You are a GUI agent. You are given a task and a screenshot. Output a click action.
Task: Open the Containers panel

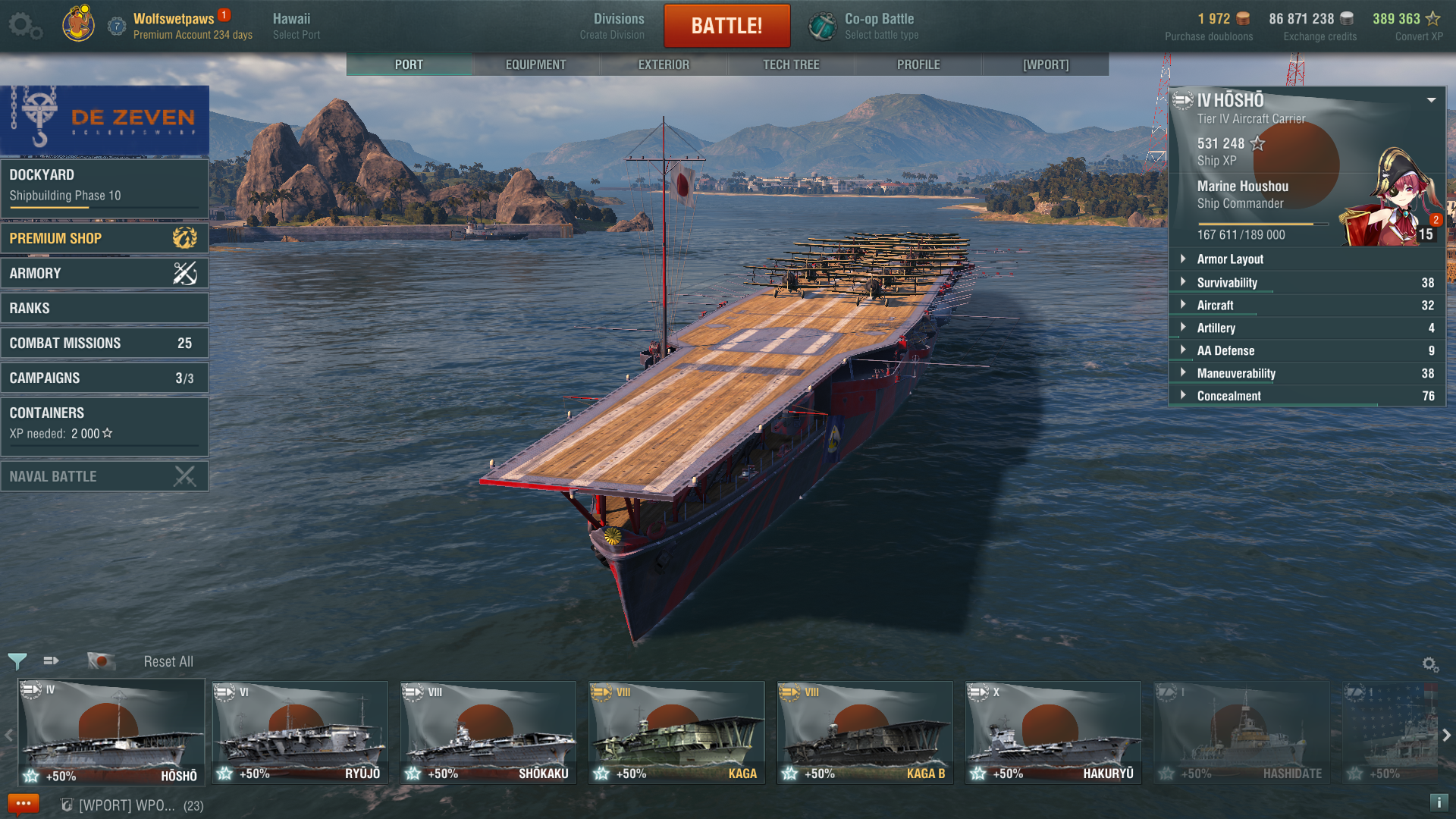105,422
